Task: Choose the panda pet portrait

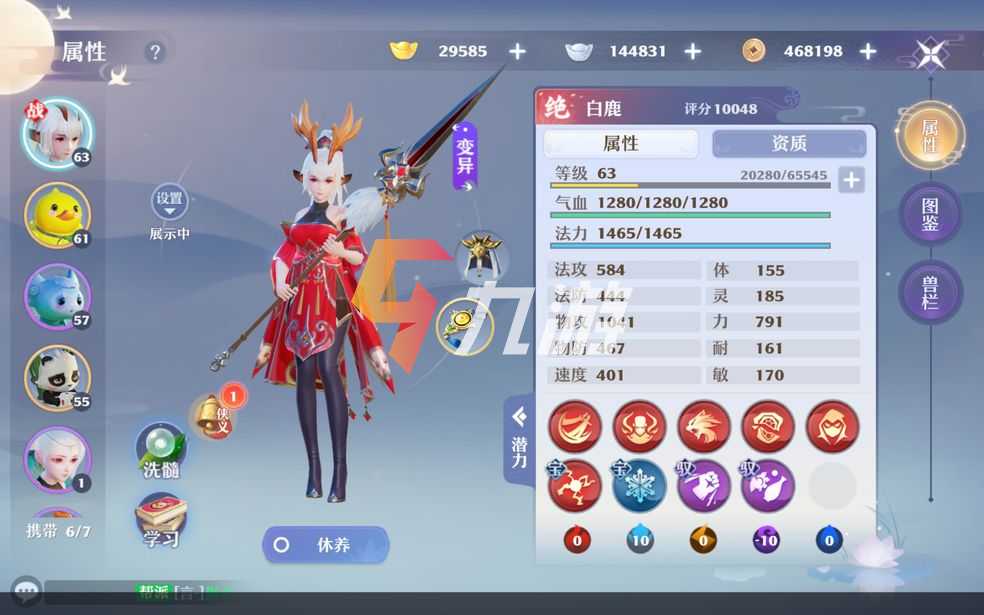Action: pyautogui.click(x=57, y=378)
